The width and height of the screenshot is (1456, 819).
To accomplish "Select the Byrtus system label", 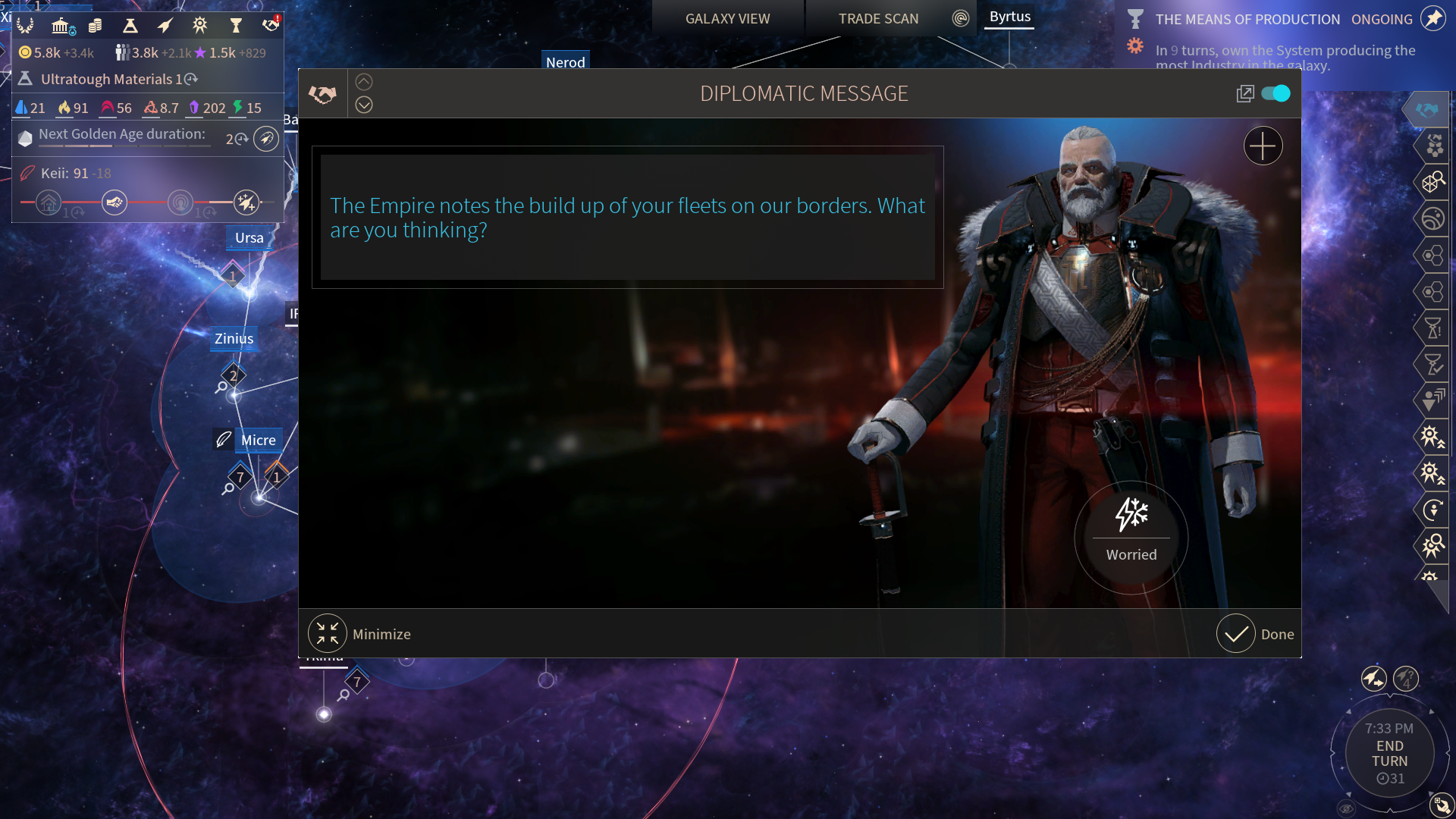I will point(1009,17).
